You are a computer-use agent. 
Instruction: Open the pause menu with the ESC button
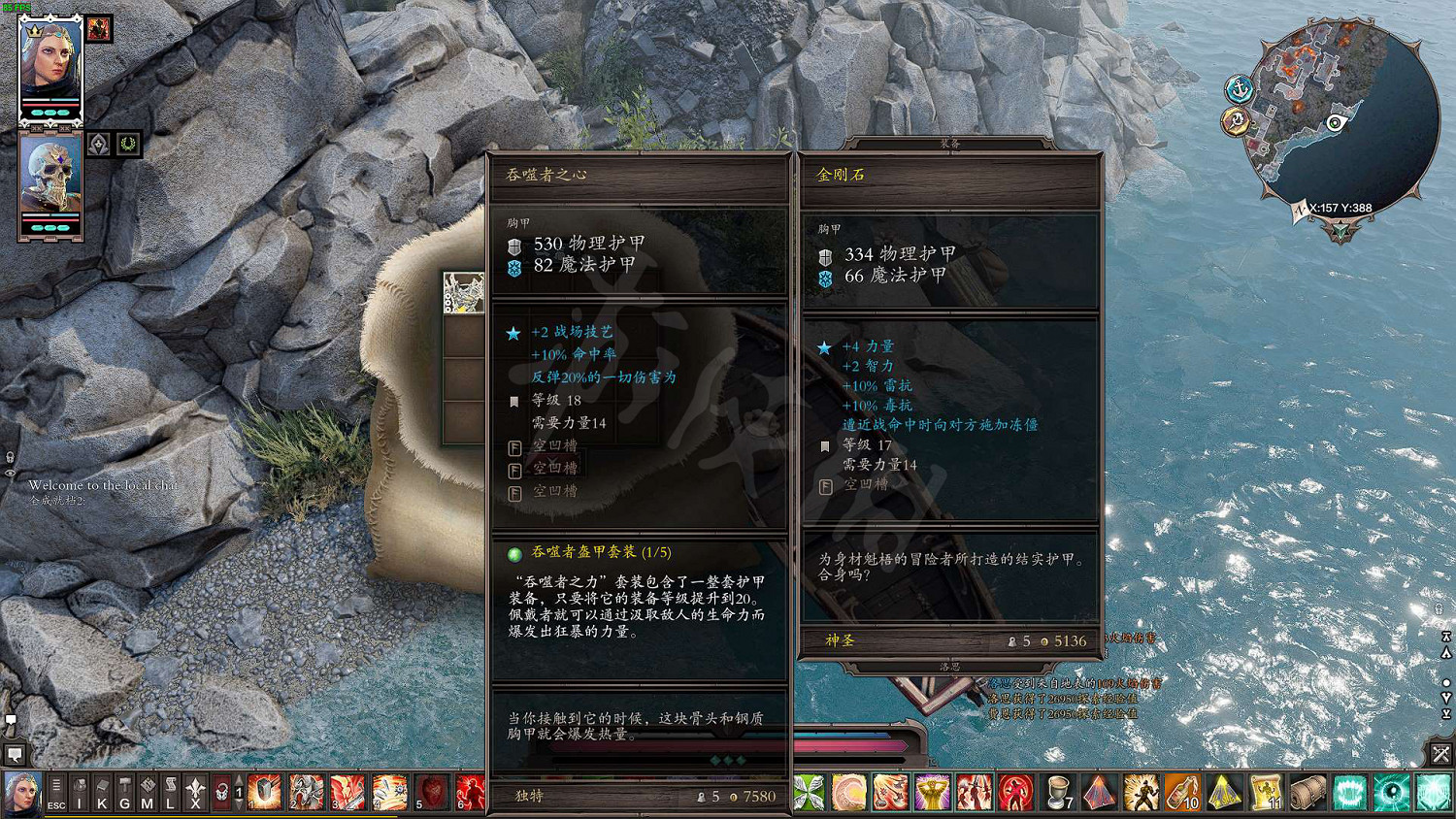tap(56, 791)
